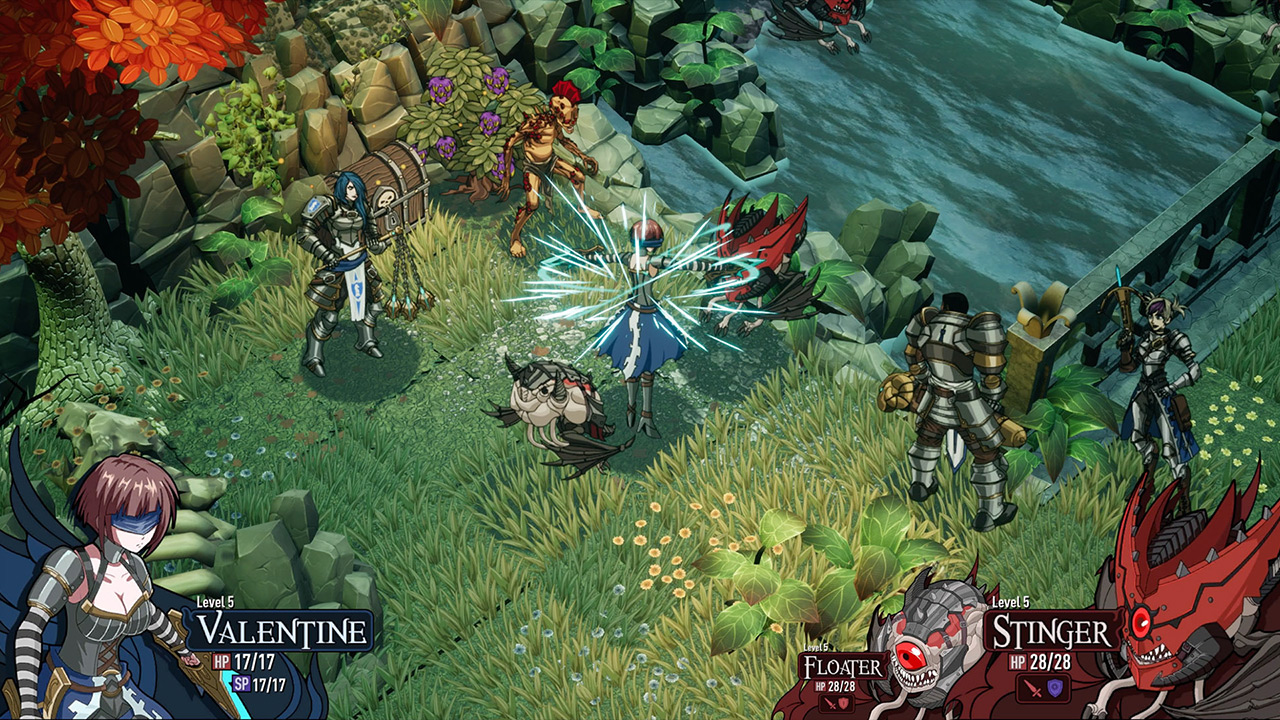1280x720 pixels.
Task: Select the Valentine name banner
Action: tap(279, 631)
